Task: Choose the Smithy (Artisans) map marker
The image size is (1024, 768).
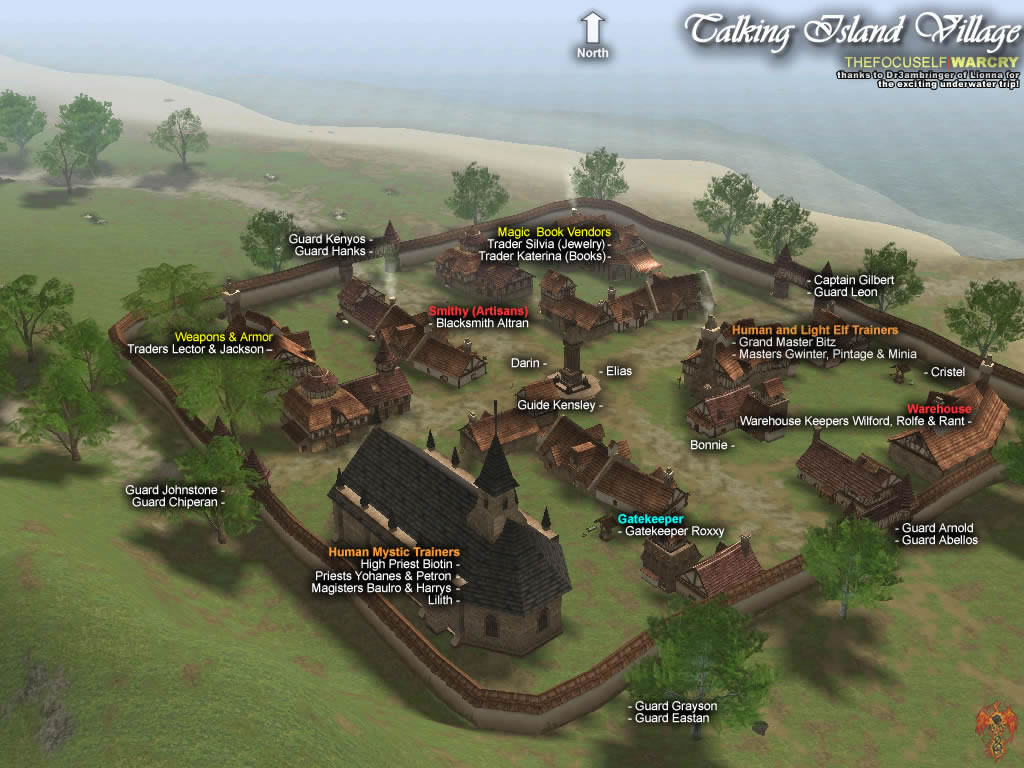Action: coord(478,310)
